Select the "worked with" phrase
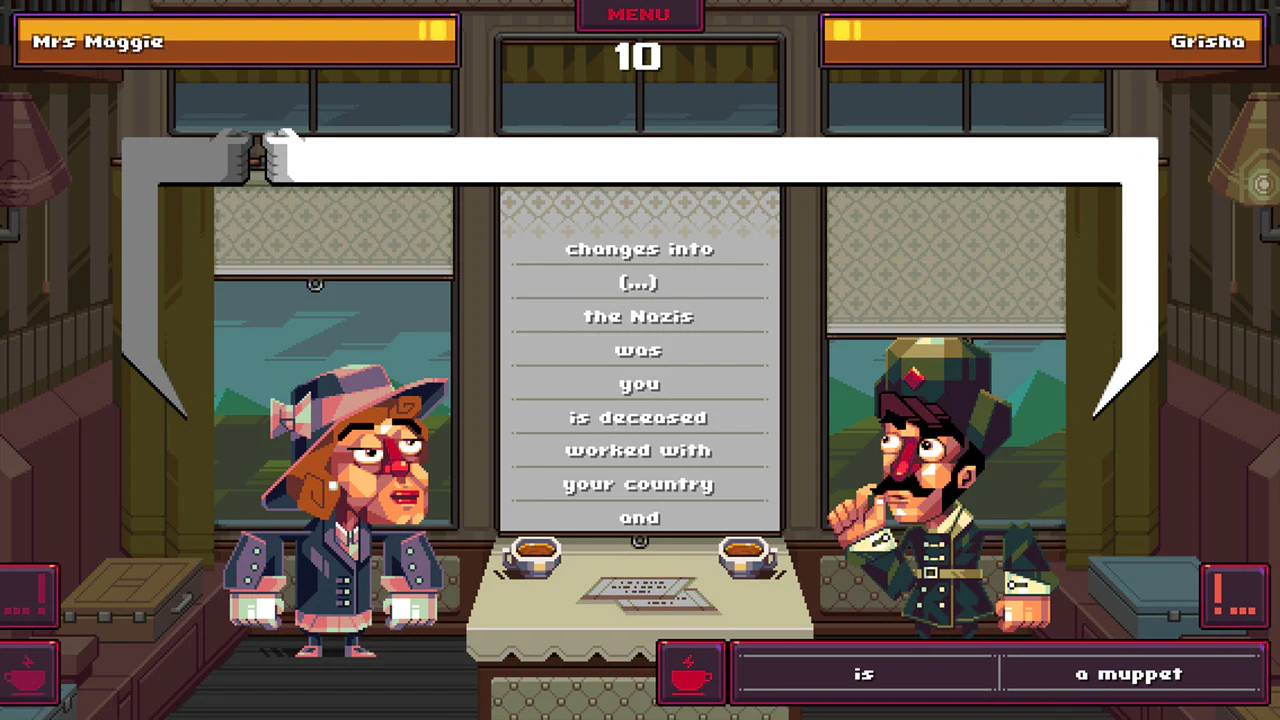This screenshot has width=1280, height=720. point(639,450)
